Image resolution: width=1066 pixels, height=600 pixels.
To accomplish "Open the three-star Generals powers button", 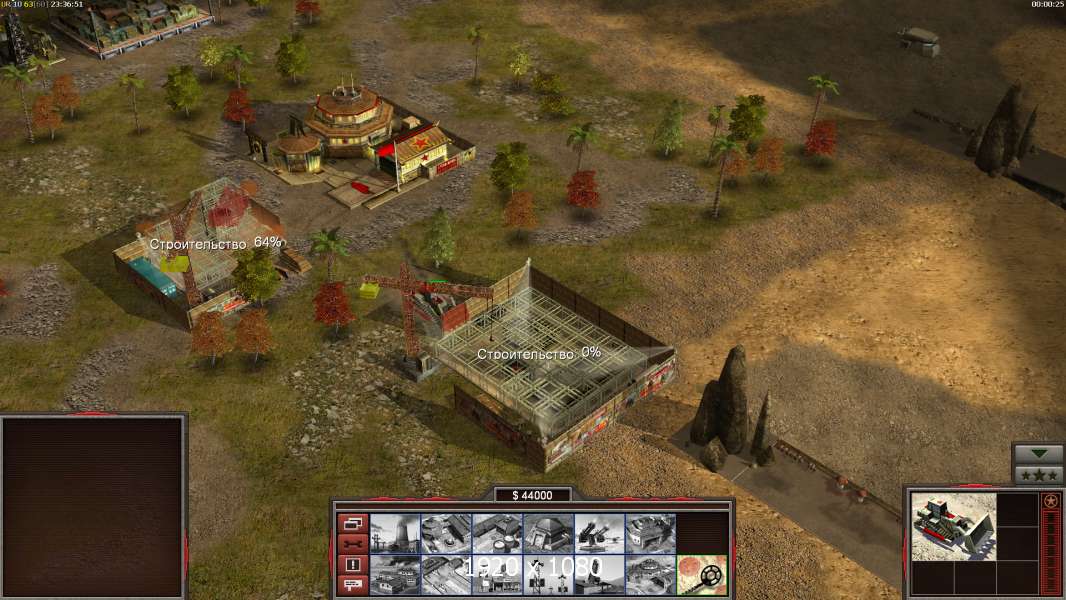I will coord(1038,475).
